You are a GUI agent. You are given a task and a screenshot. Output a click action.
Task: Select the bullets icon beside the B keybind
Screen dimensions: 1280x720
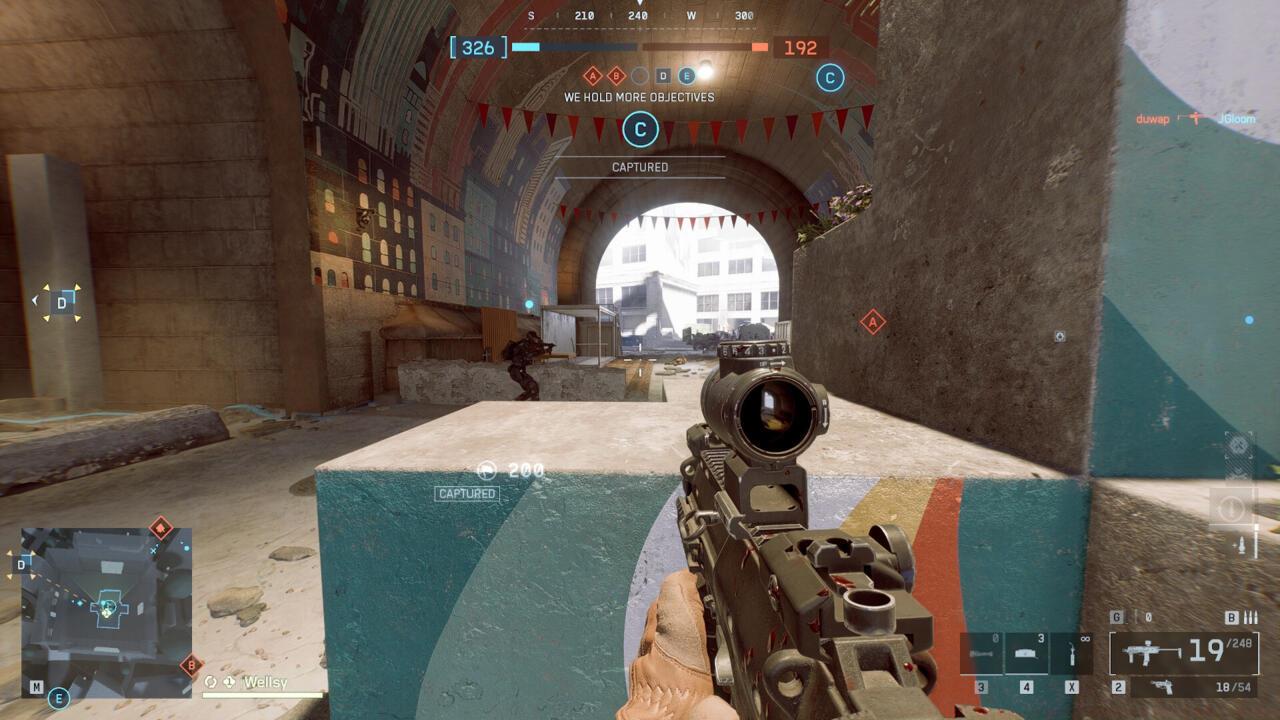(x=1250, y=618)
